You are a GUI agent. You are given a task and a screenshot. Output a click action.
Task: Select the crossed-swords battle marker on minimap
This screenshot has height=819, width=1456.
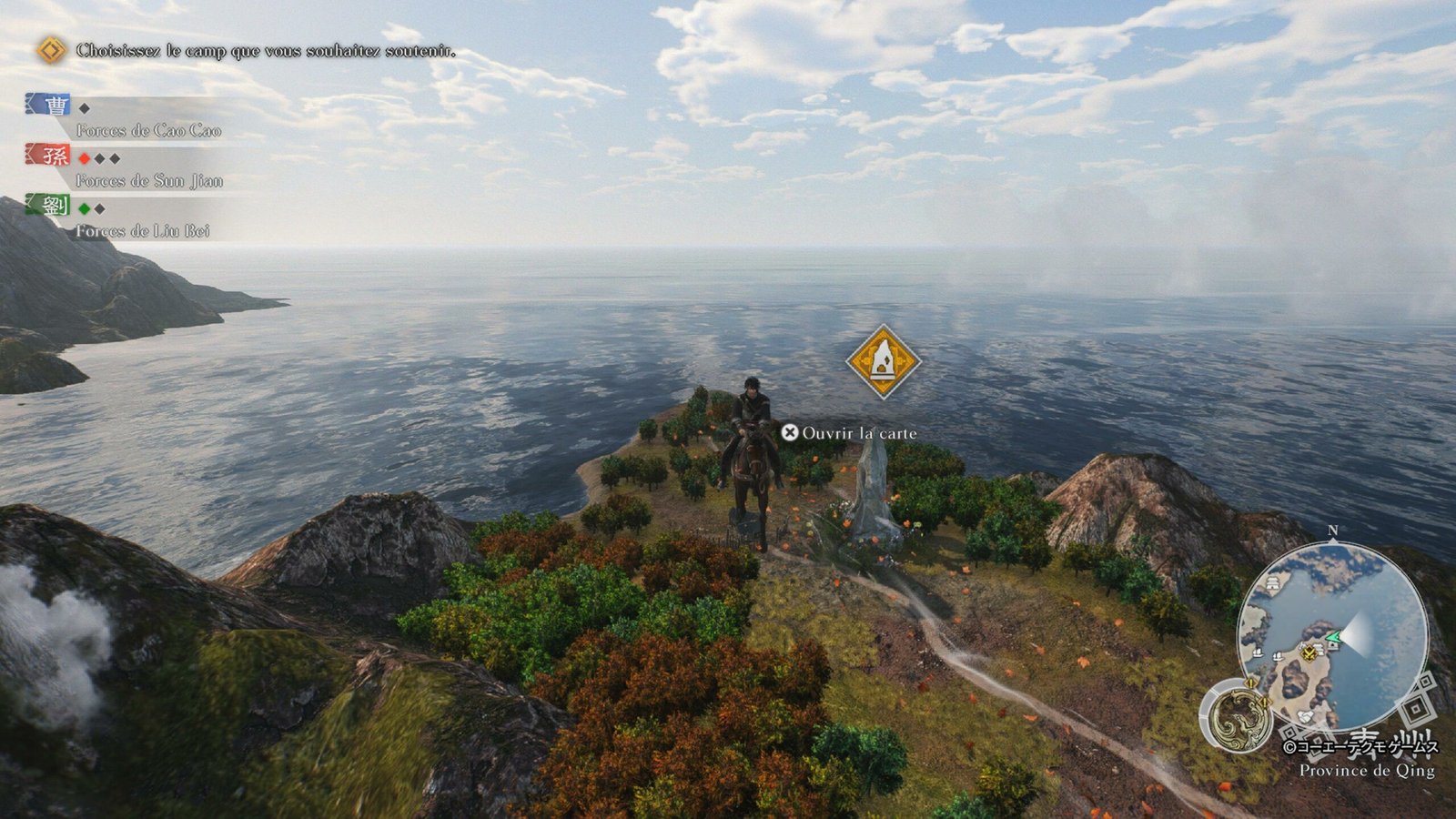(1309, 652)
